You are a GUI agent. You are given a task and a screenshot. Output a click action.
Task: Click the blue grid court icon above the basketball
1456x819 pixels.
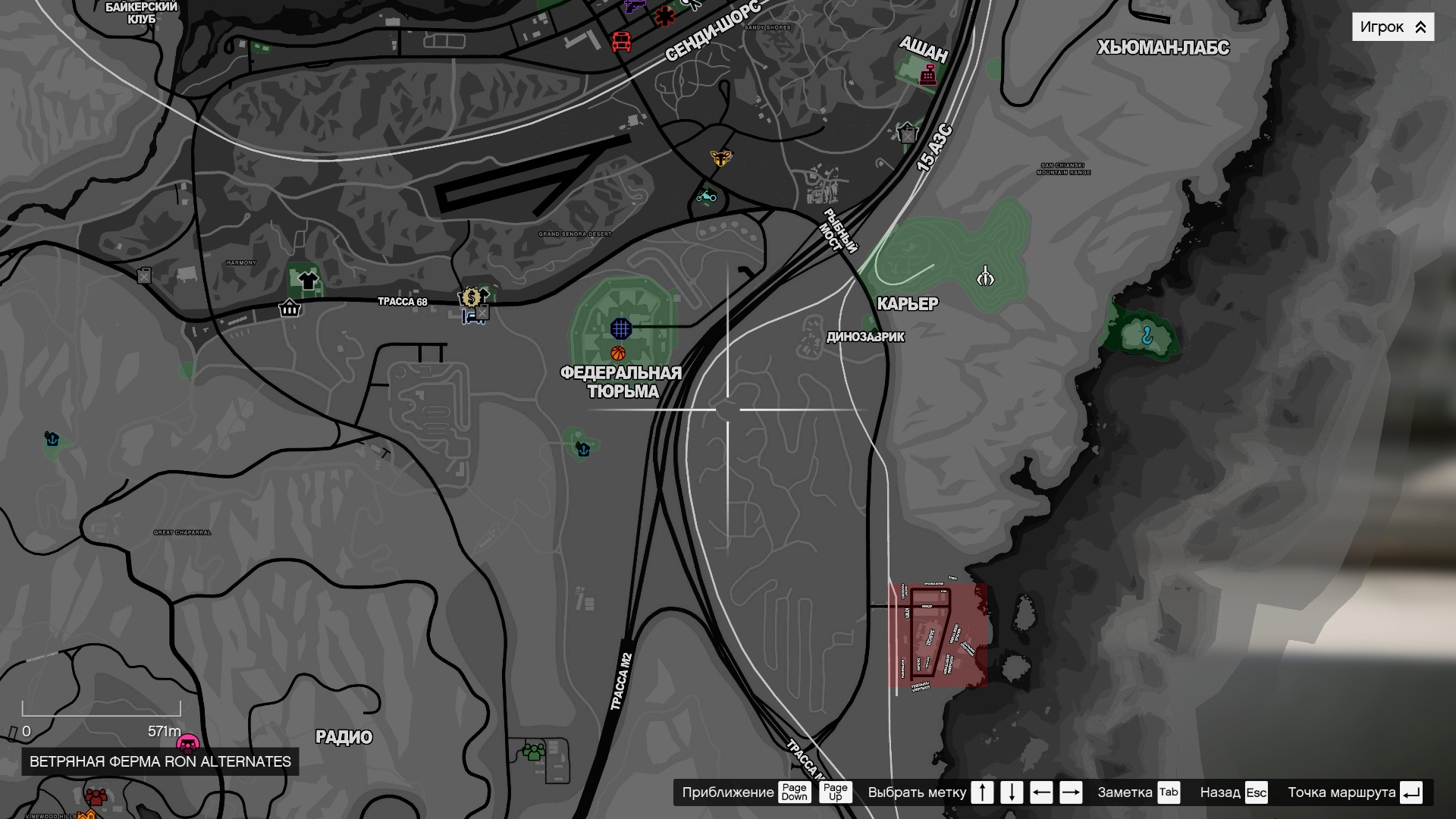(620, 328)
